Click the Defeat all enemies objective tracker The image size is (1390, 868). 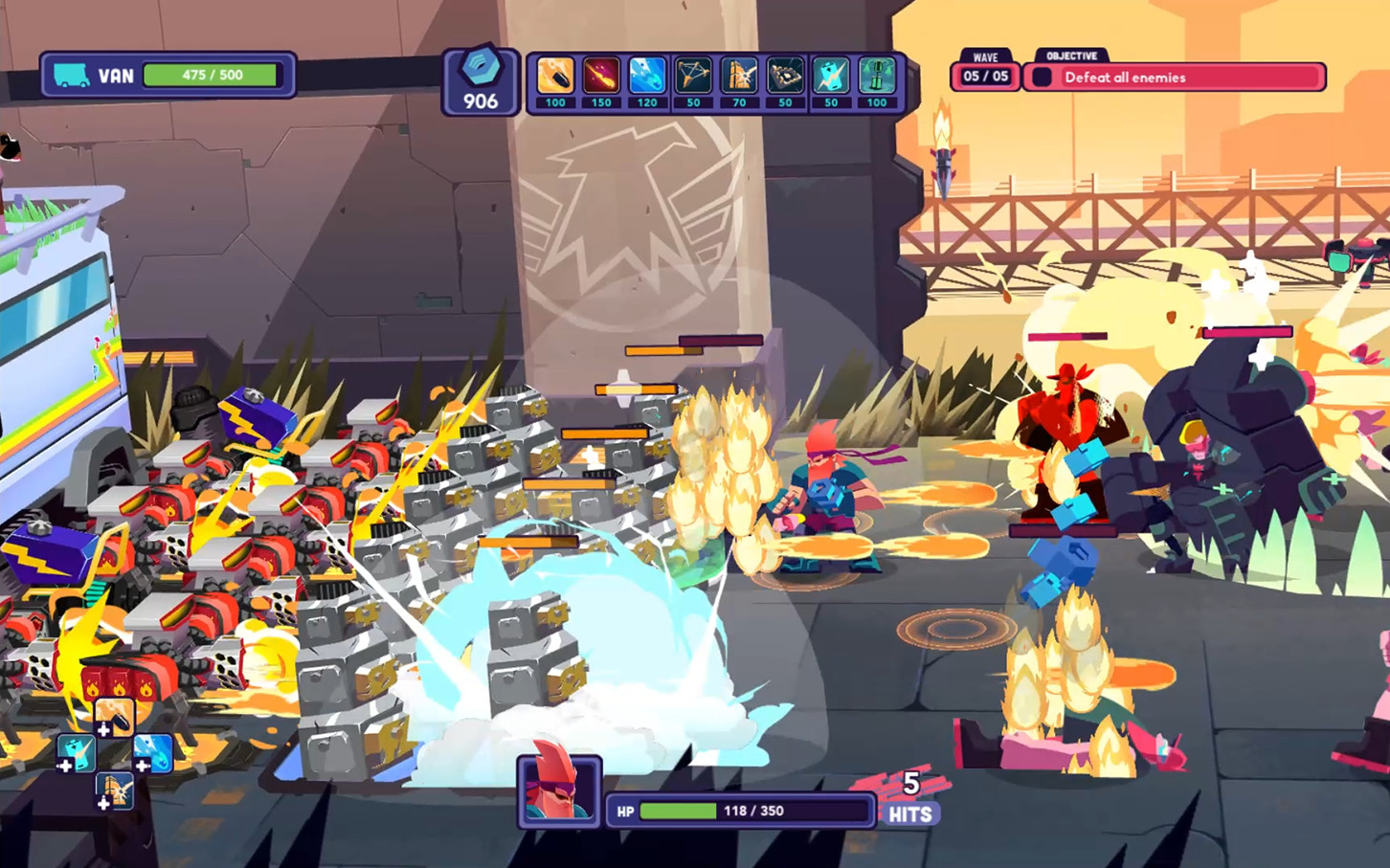pos(1176,78)
